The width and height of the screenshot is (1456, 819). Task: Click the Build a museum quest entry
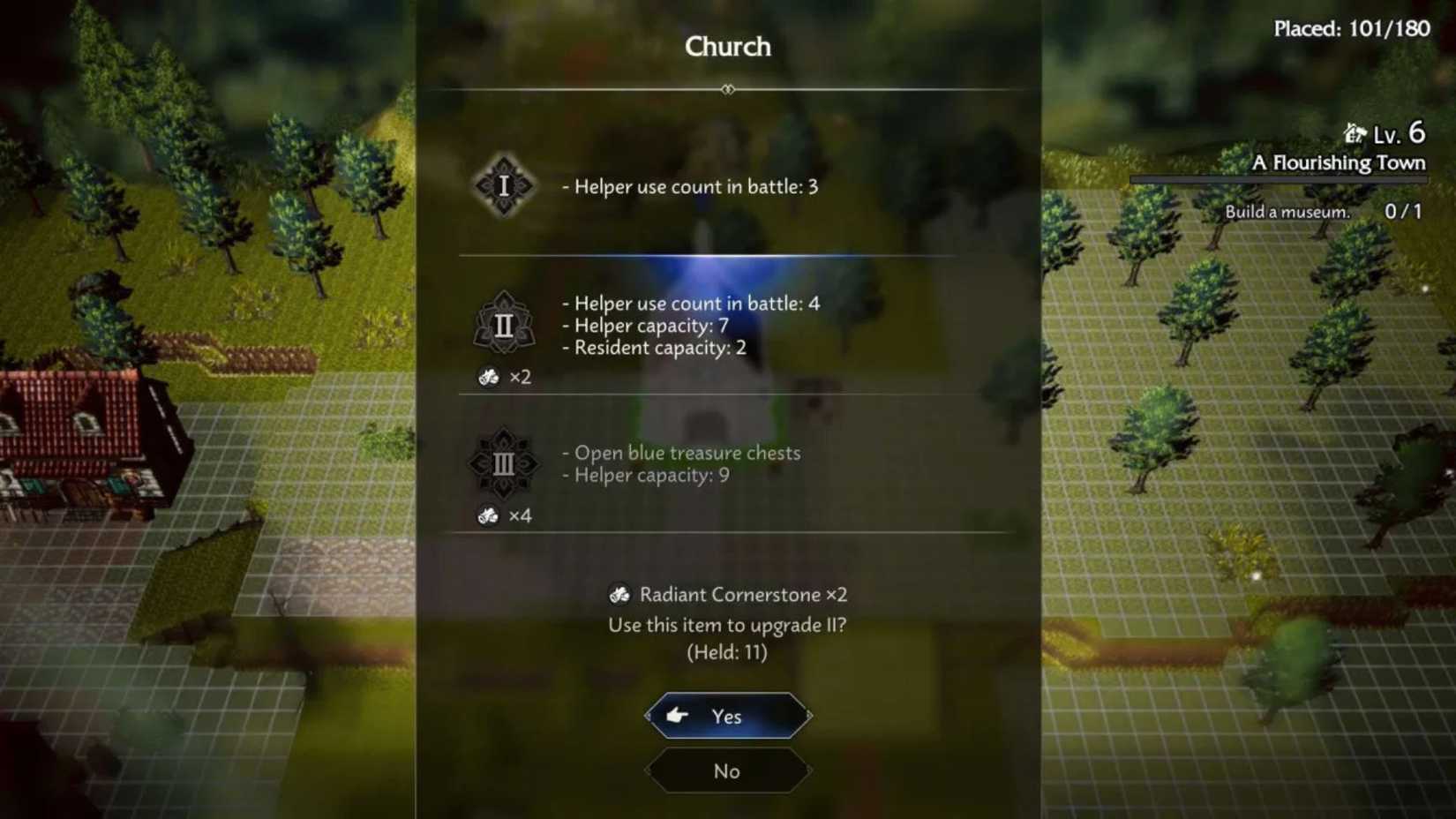click(1287, 212)
